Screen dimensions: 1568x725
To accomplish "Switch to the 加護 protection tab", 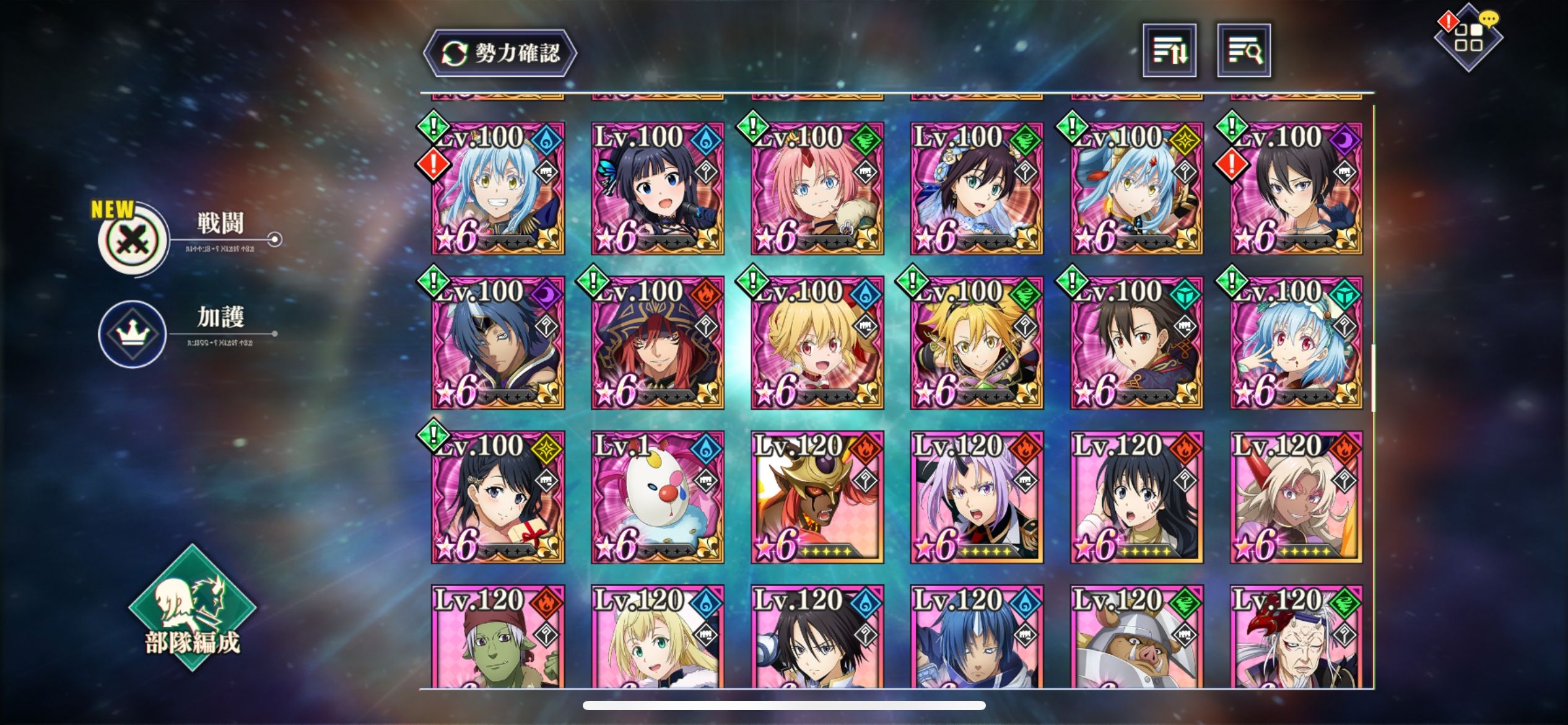I will [133, 333].
